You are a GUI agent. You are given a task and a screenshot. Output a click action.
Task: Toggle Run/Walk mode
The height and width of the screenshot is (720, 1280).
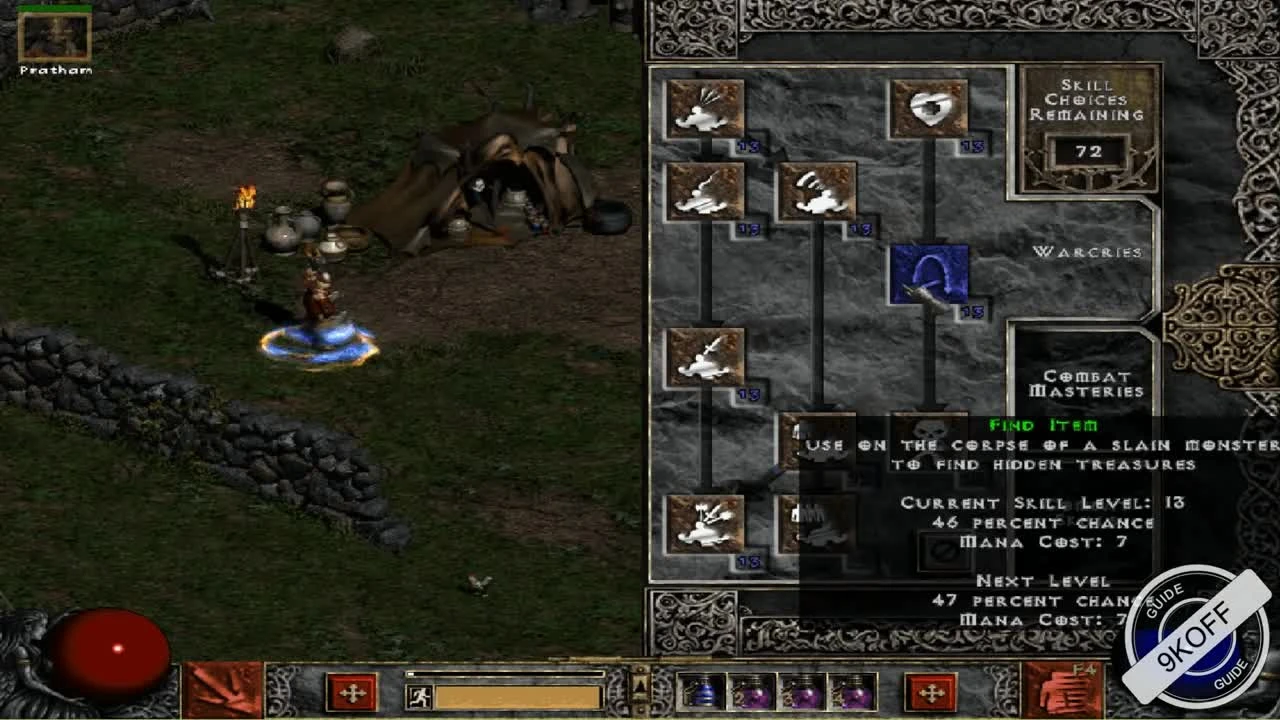tap(421, 693)
